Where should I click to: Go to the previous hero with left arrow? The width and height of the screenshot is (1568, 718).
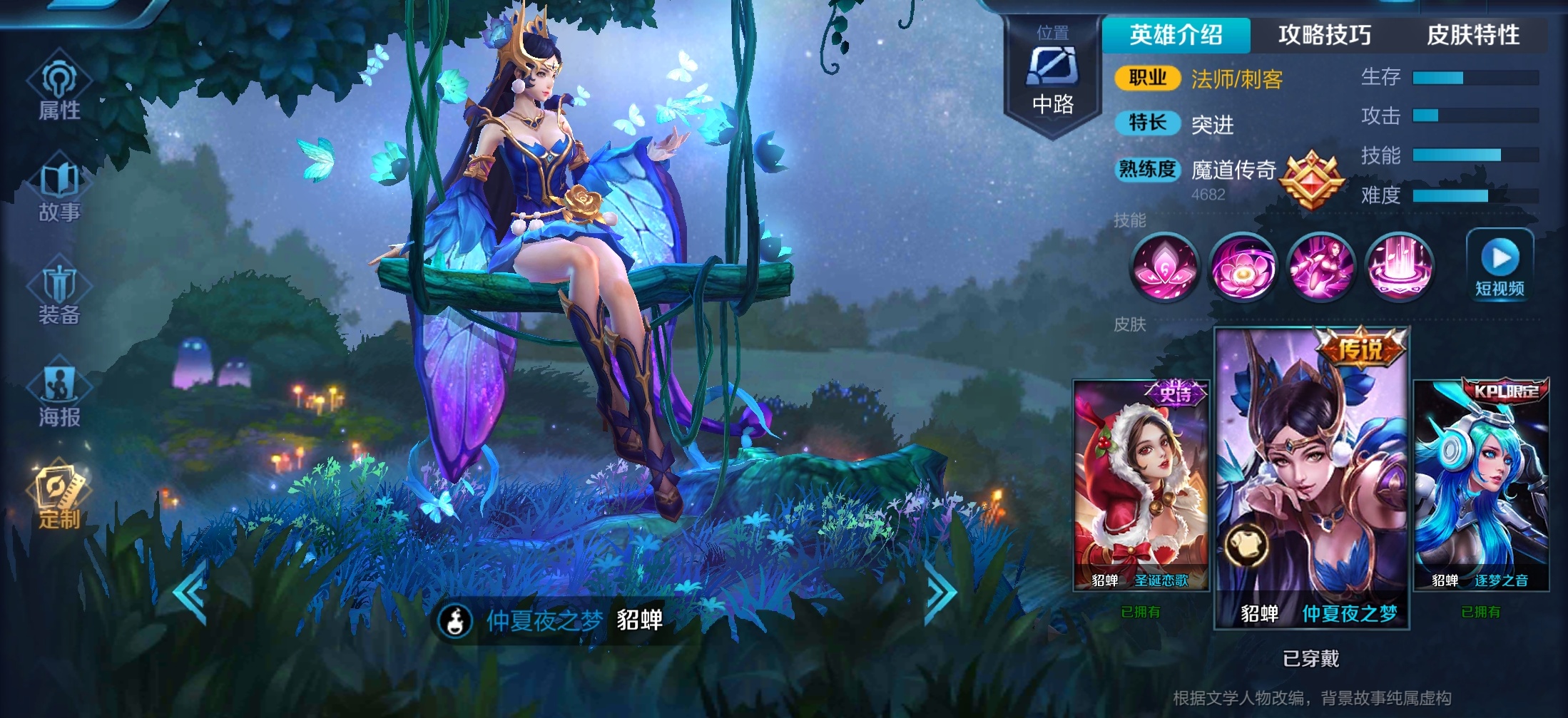190,592
